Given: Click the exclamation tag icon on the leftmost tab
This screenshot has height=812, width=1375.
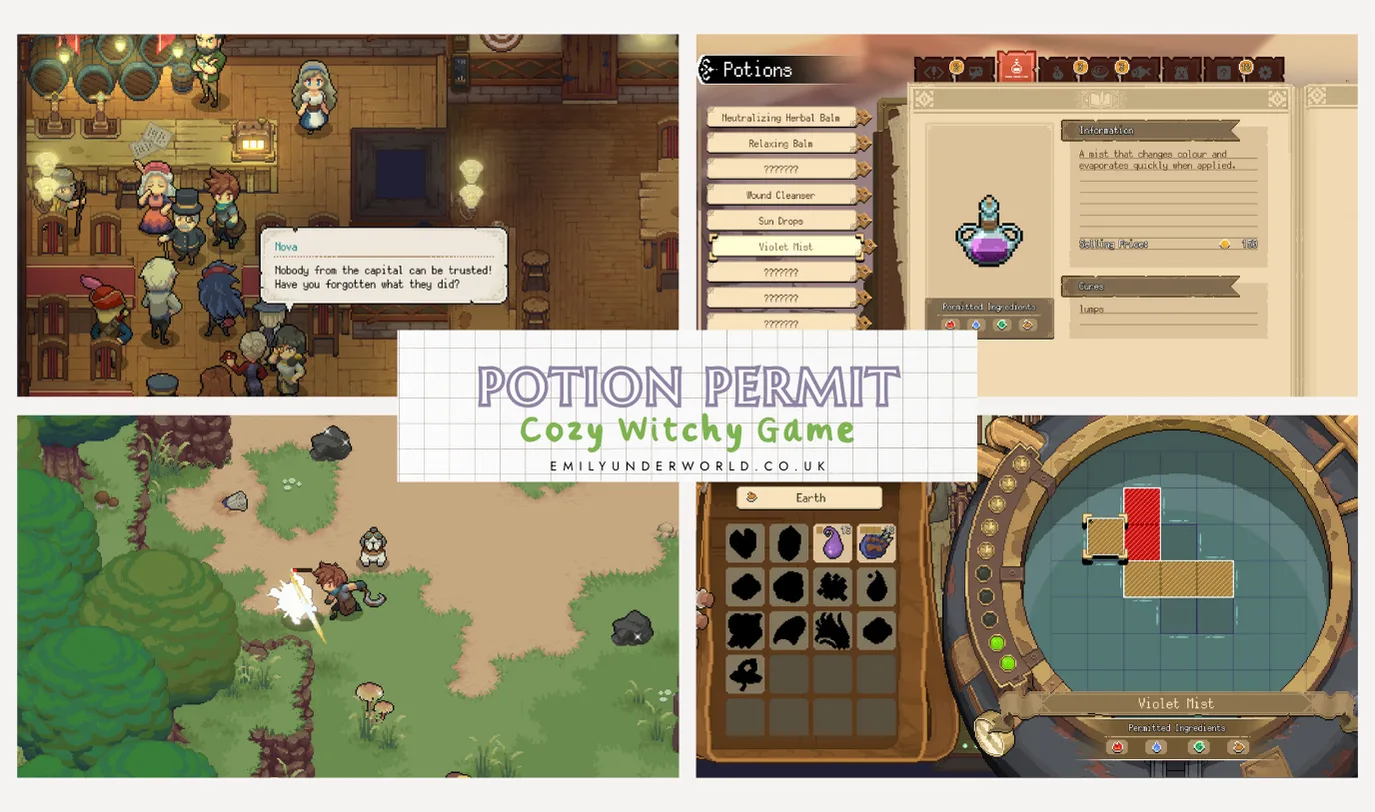Looking at the screenshot, I should [x=933, y=72].
